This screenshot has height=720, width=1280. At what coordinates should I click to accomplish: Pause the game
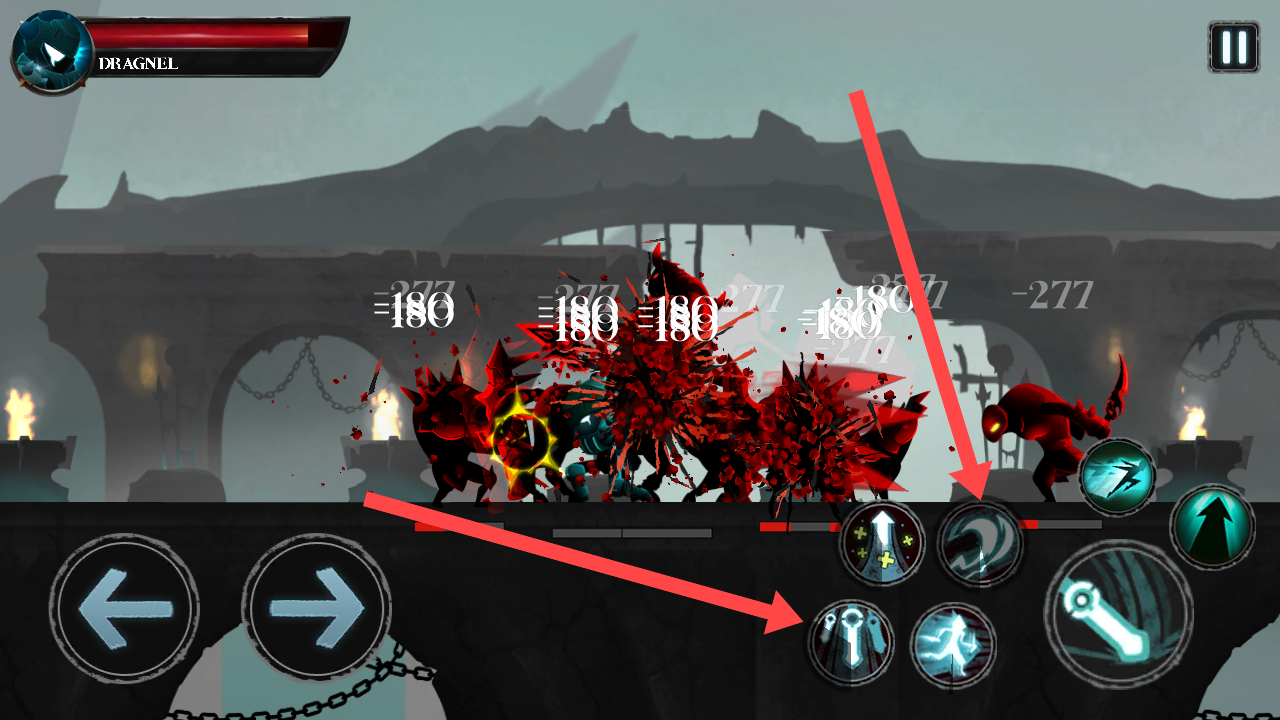[x=1234, y=47]
